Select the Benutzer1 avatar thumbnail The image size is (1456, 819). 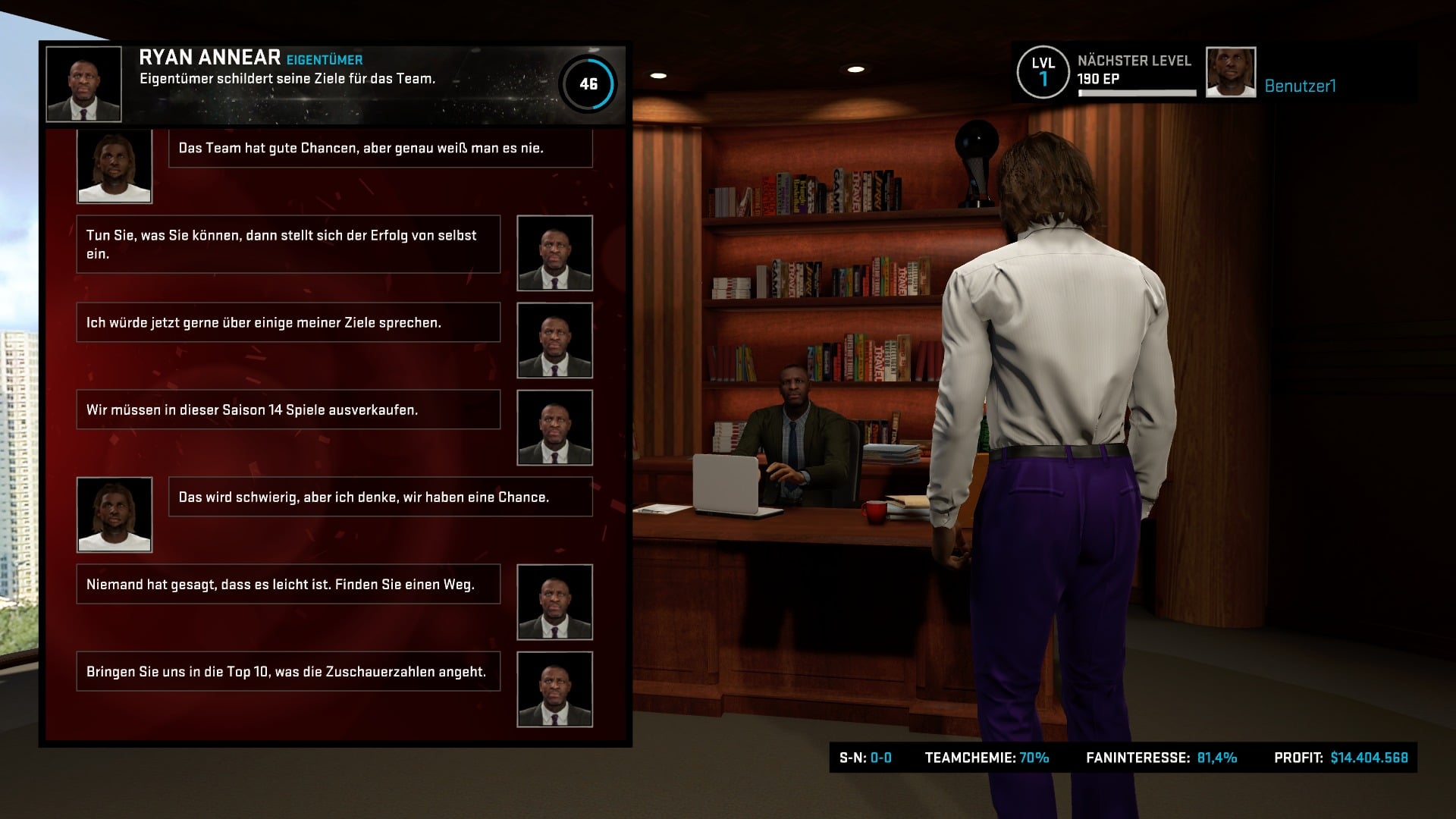(x=1230, y=73)
